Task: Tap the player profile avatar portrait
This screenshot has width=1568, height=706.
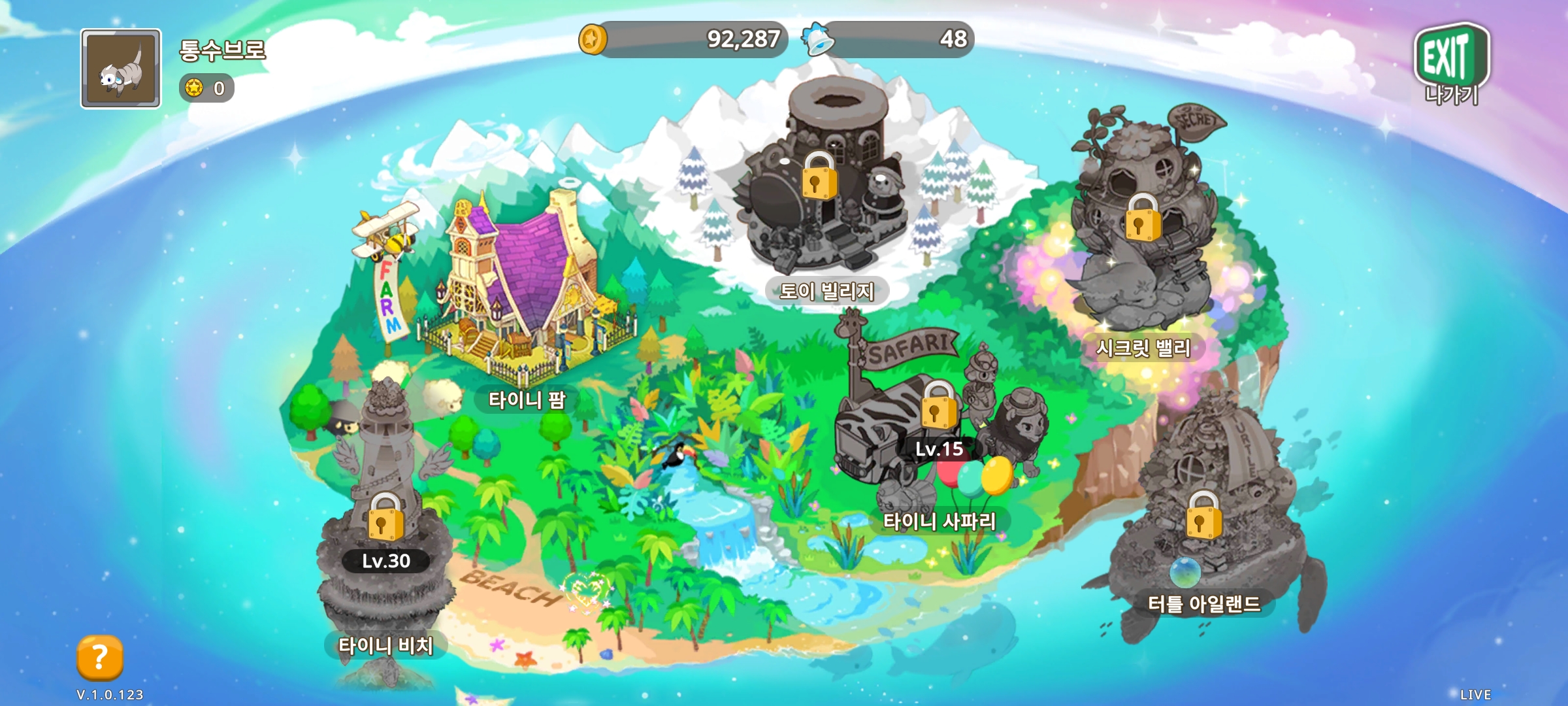Action: [121, 69]
